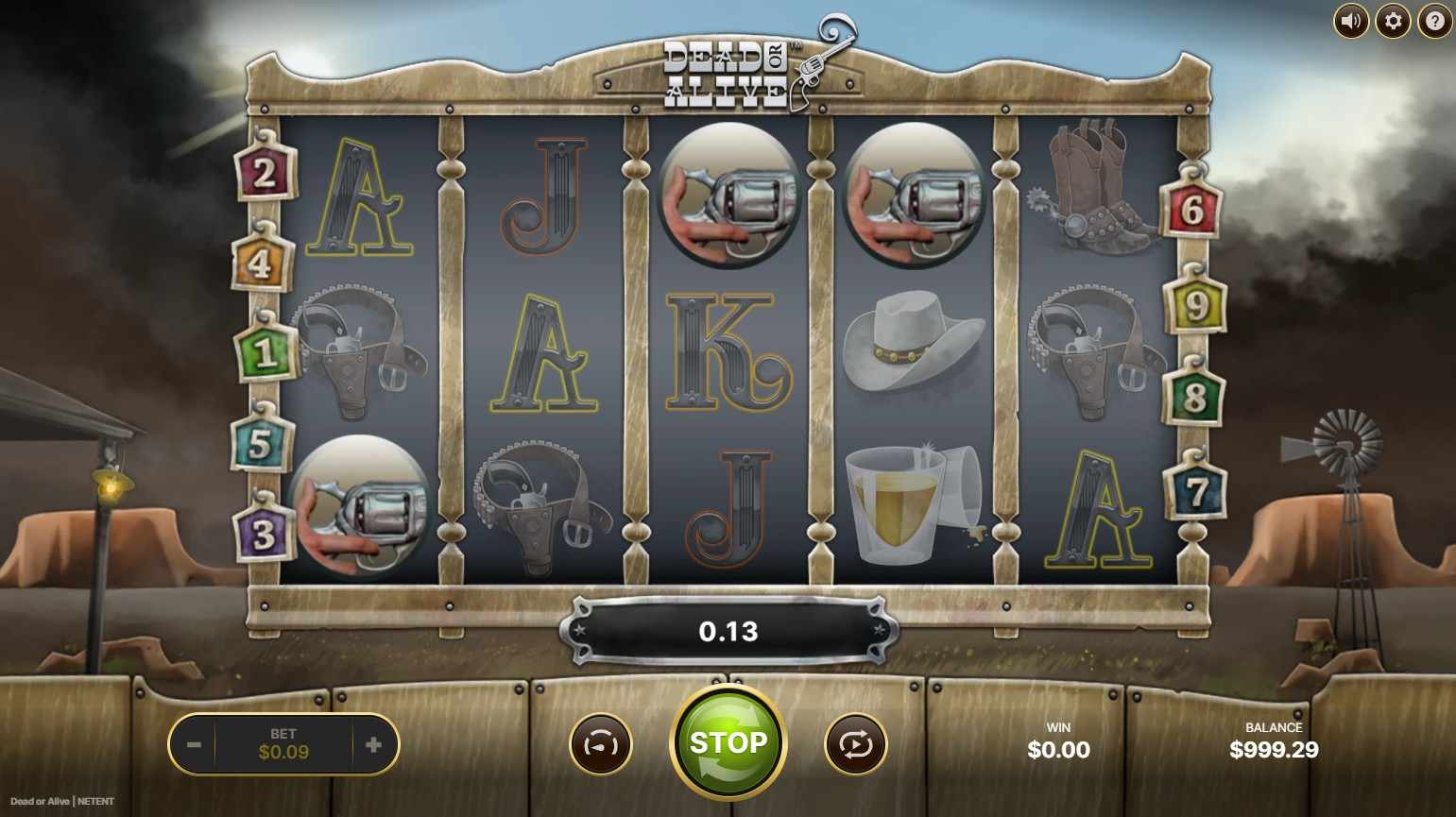Show the help question mark page

coord(1434,21)
